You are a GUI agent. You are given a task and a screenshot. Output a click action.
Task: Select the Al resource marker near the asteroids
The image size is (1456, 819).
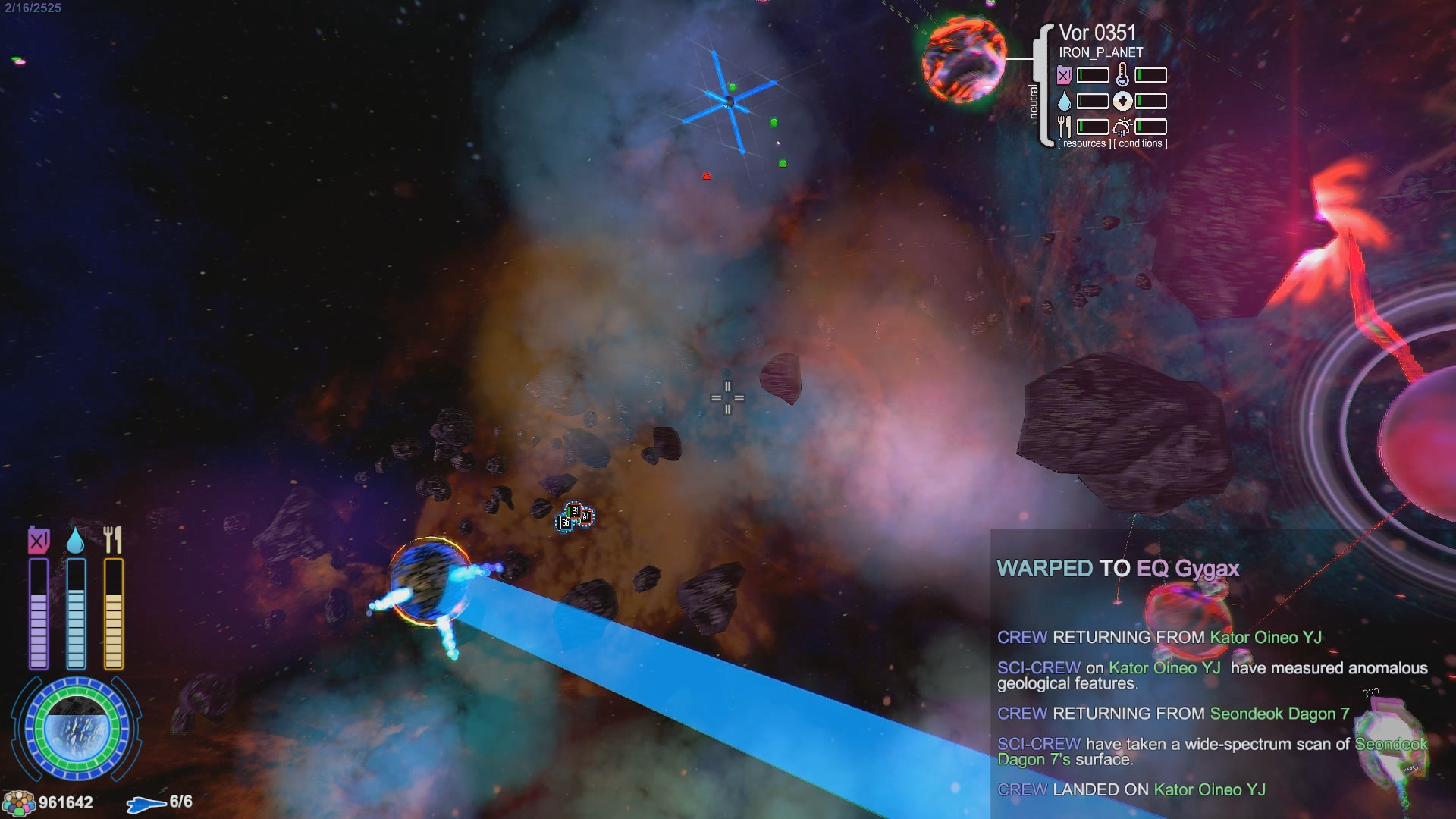click(x=586, y=516)
